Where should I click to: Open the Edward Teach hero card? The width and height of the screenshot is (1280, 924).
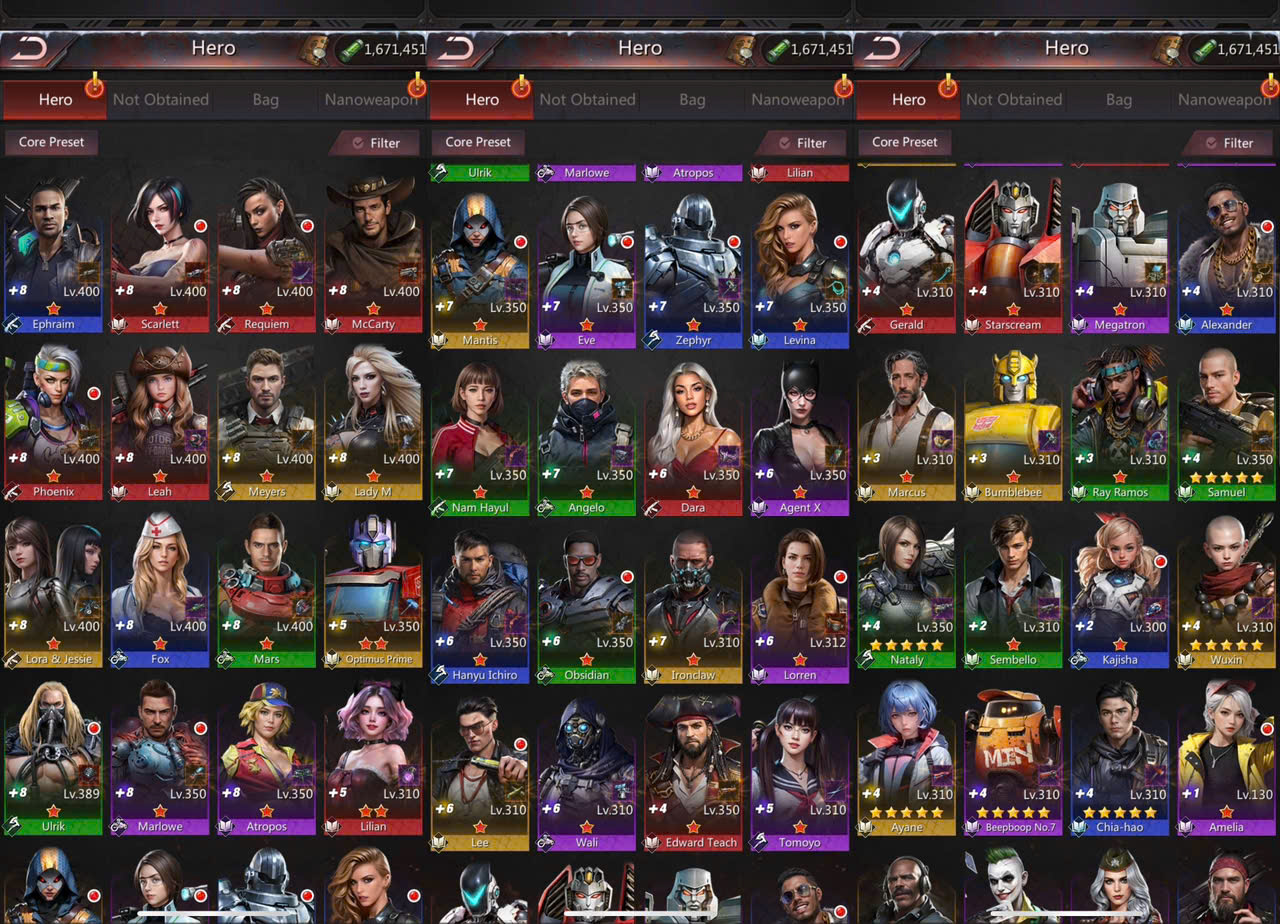(x=693, y=773)
